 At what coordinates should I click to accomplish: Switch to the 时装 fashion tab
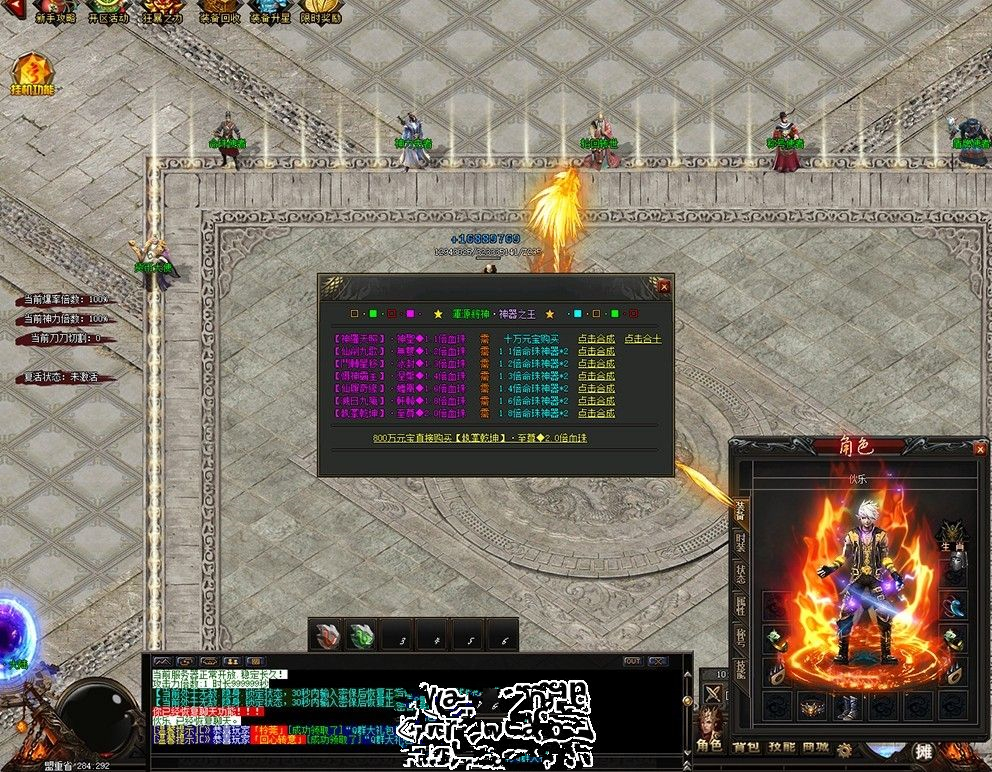pos(741,543)
